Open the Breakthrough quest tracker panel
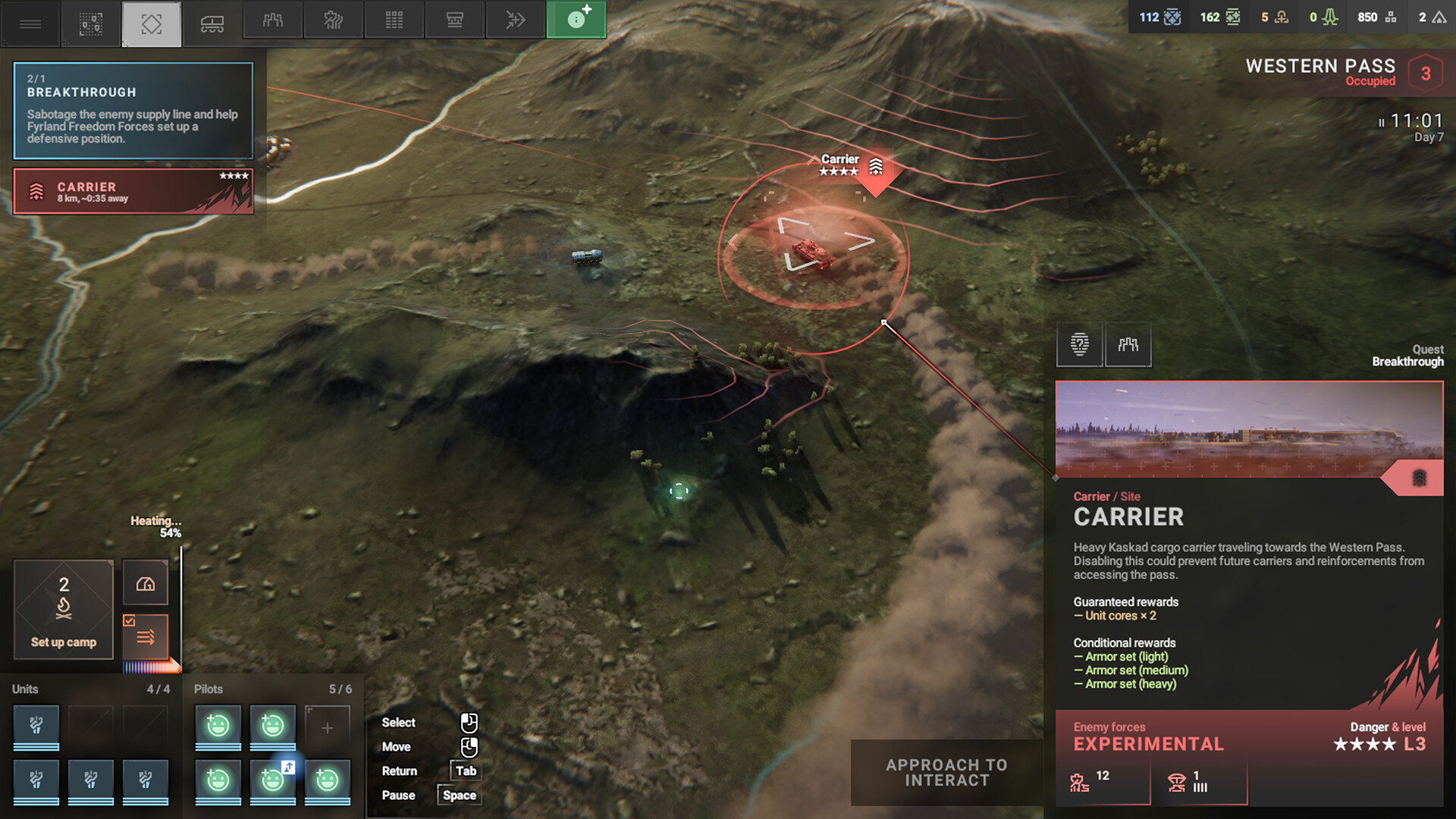 point(133,111)
